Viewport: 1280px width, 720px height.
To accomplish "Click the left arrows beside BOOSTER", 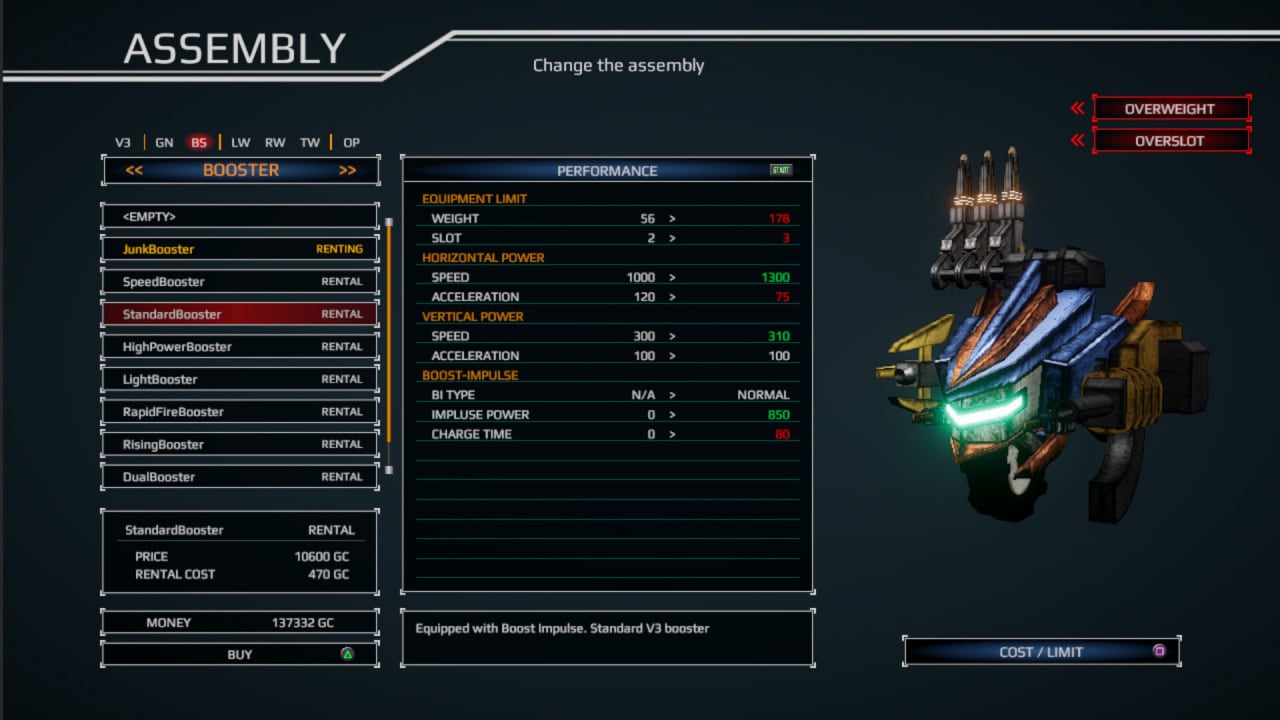I will (134, 171).
